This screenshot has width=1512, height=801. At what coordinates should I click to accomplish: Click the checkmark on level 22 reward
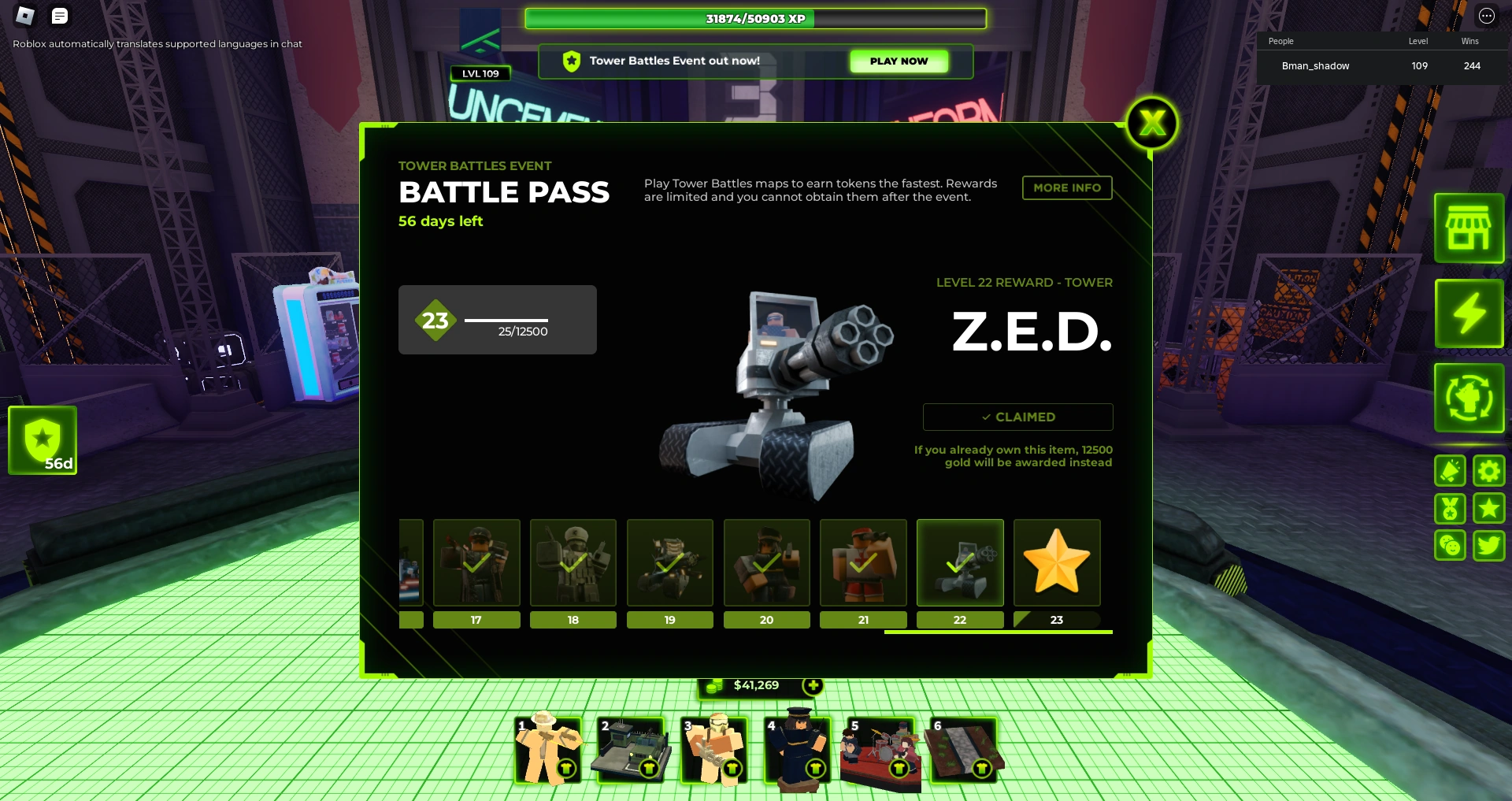click(960, 562)
